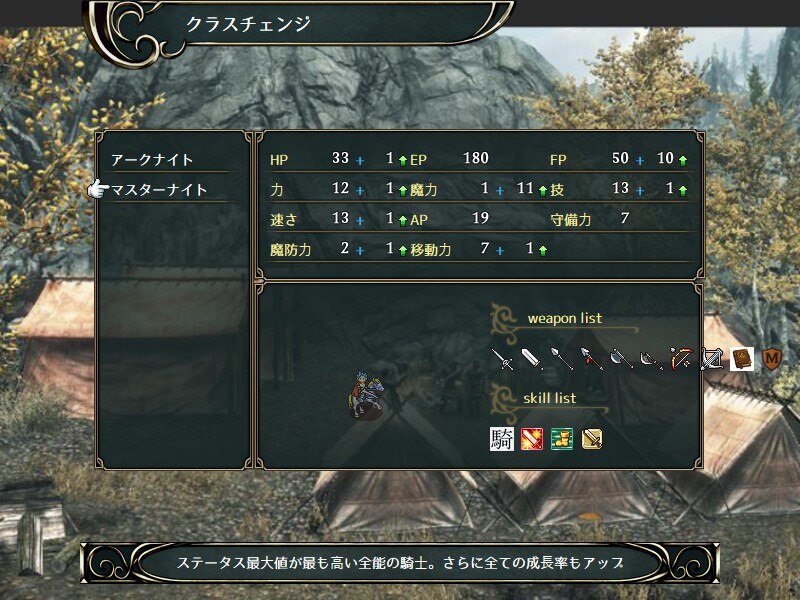Select the broad sword weapon icon
This screenshot has width=800, height=600.
click(x=532, y=359)
